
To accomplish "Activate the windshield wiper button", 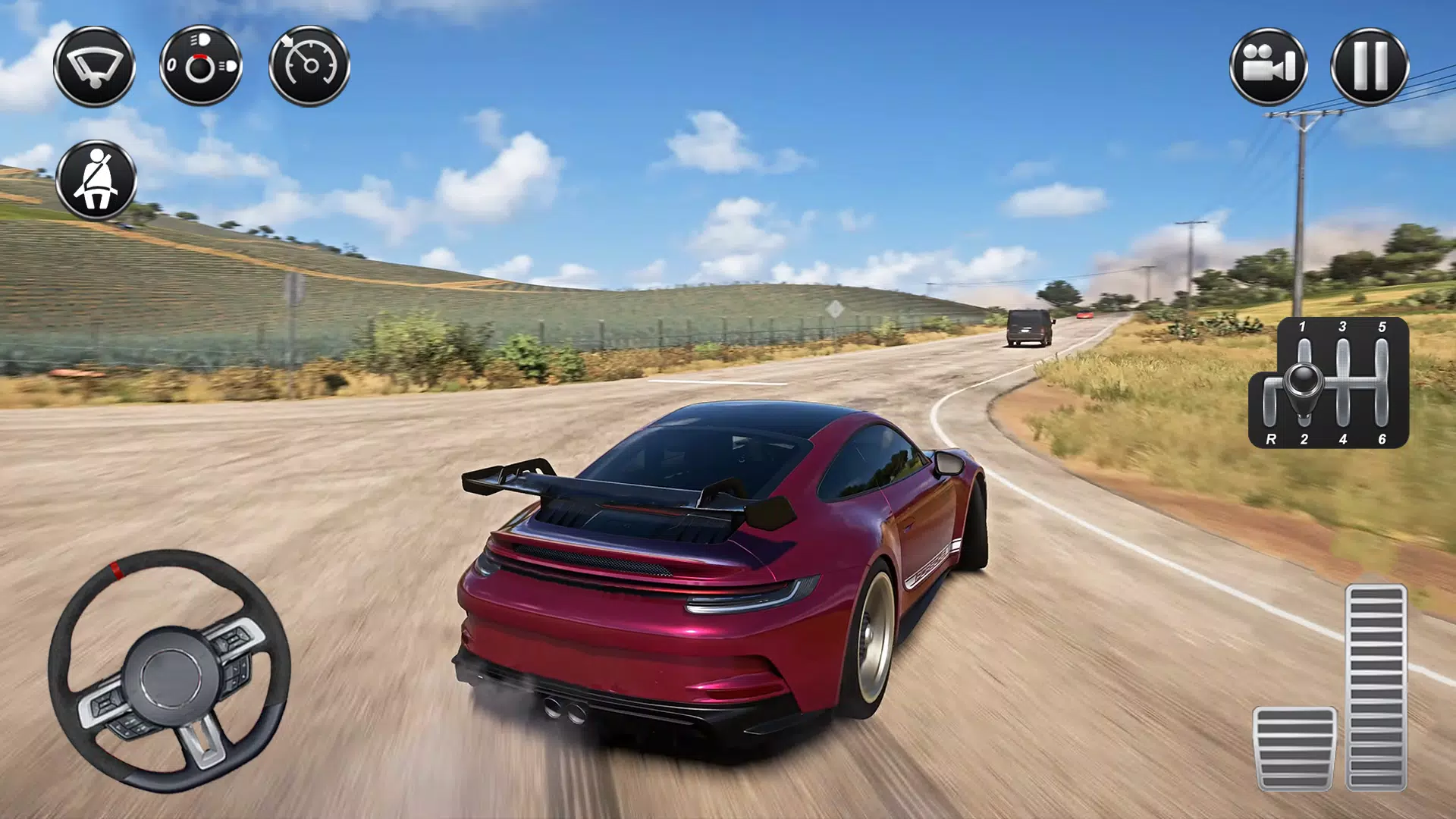I will [94, 66].
